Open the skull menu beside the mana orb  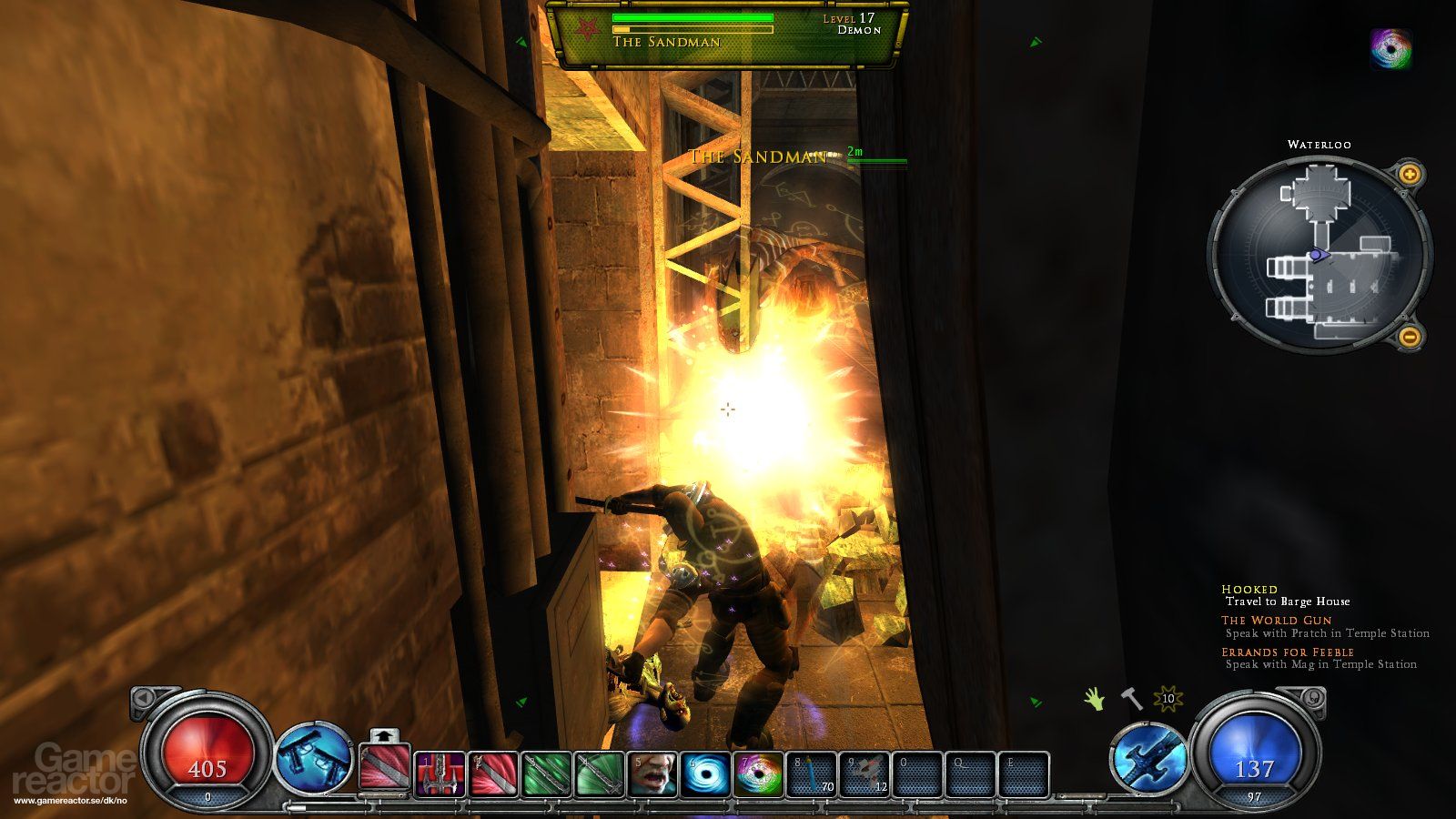point(1313,698)
